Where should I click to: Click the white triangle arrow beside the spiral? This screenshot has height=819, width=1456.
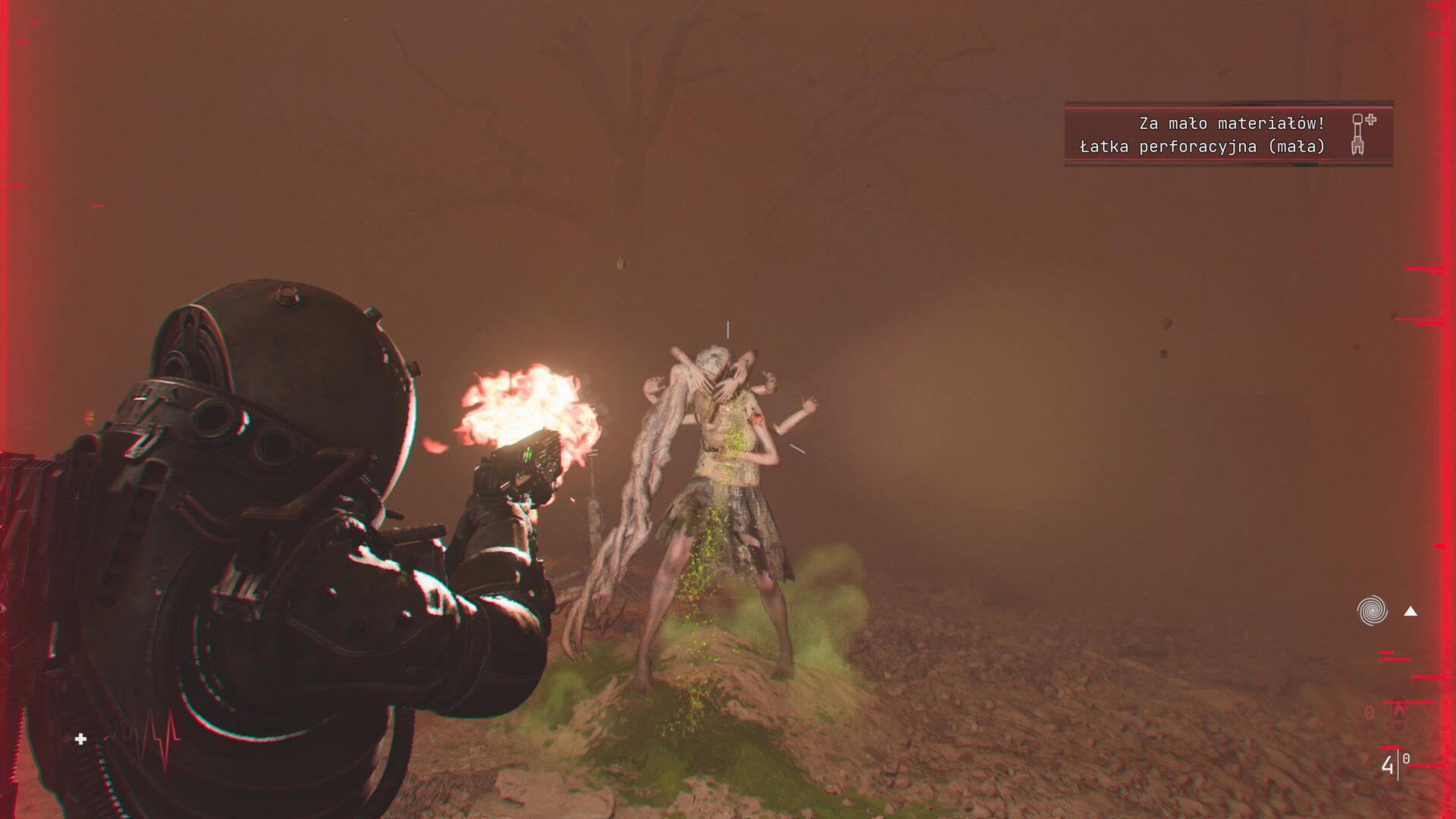(x=1410, y=611)
